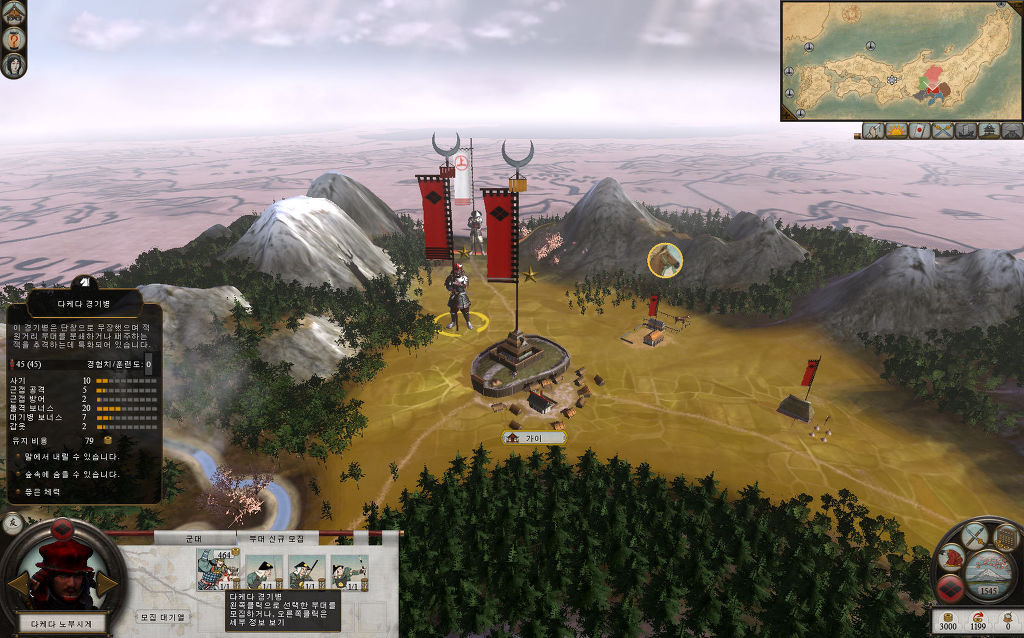The image size is (1024, 638).
Task: Open the 모집 대기열 recruitment queue
Action: 162,617
